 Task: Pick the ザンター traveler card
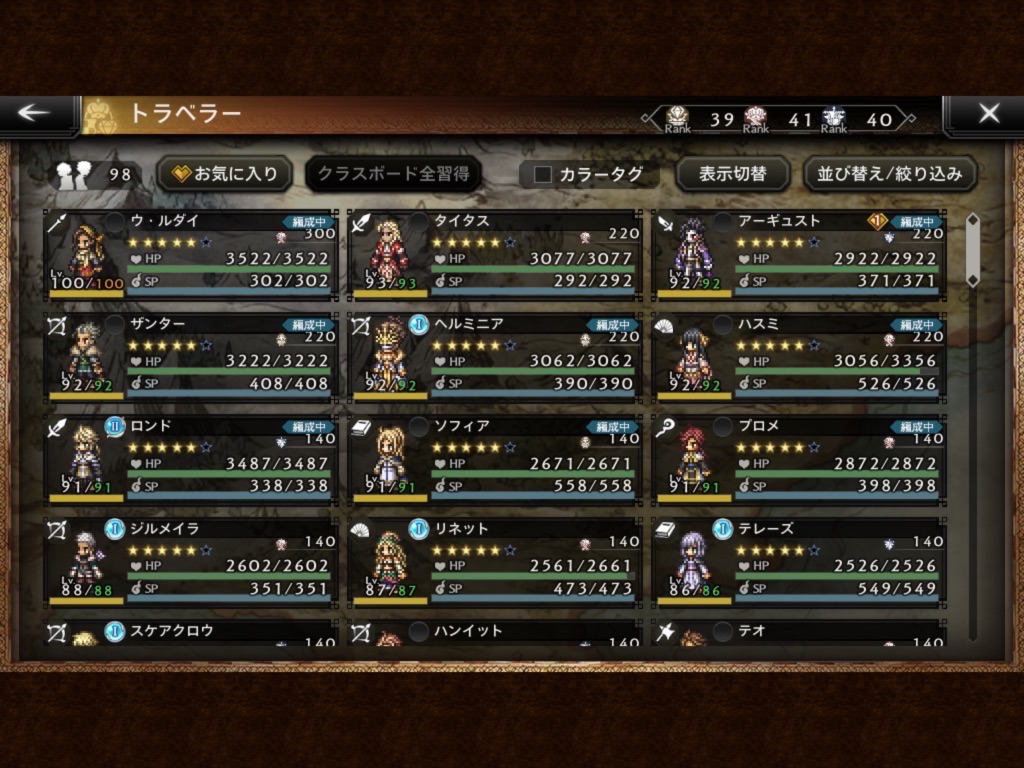point(191,357)
